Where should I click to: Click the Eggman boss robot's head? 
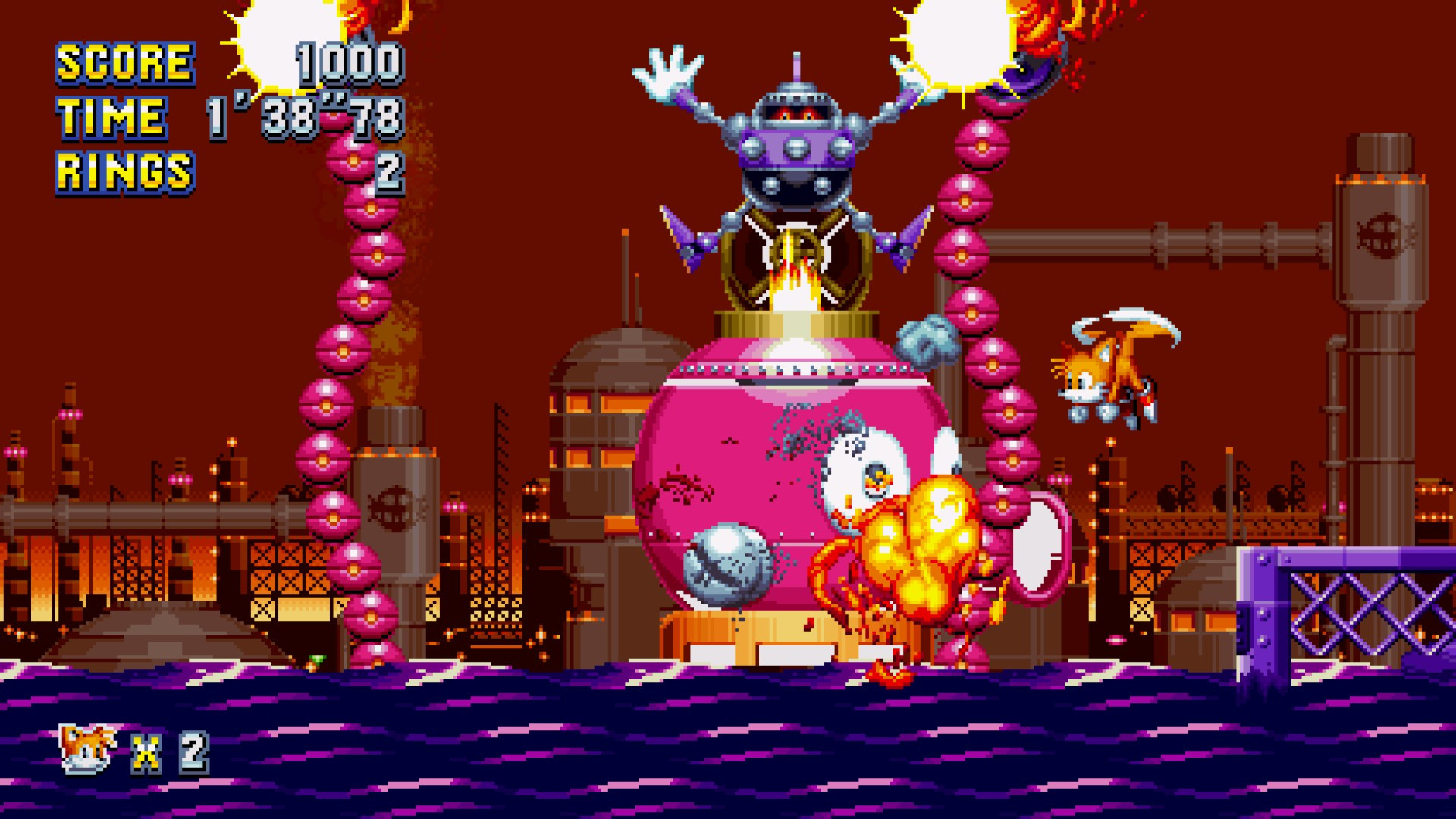point(796,106)
